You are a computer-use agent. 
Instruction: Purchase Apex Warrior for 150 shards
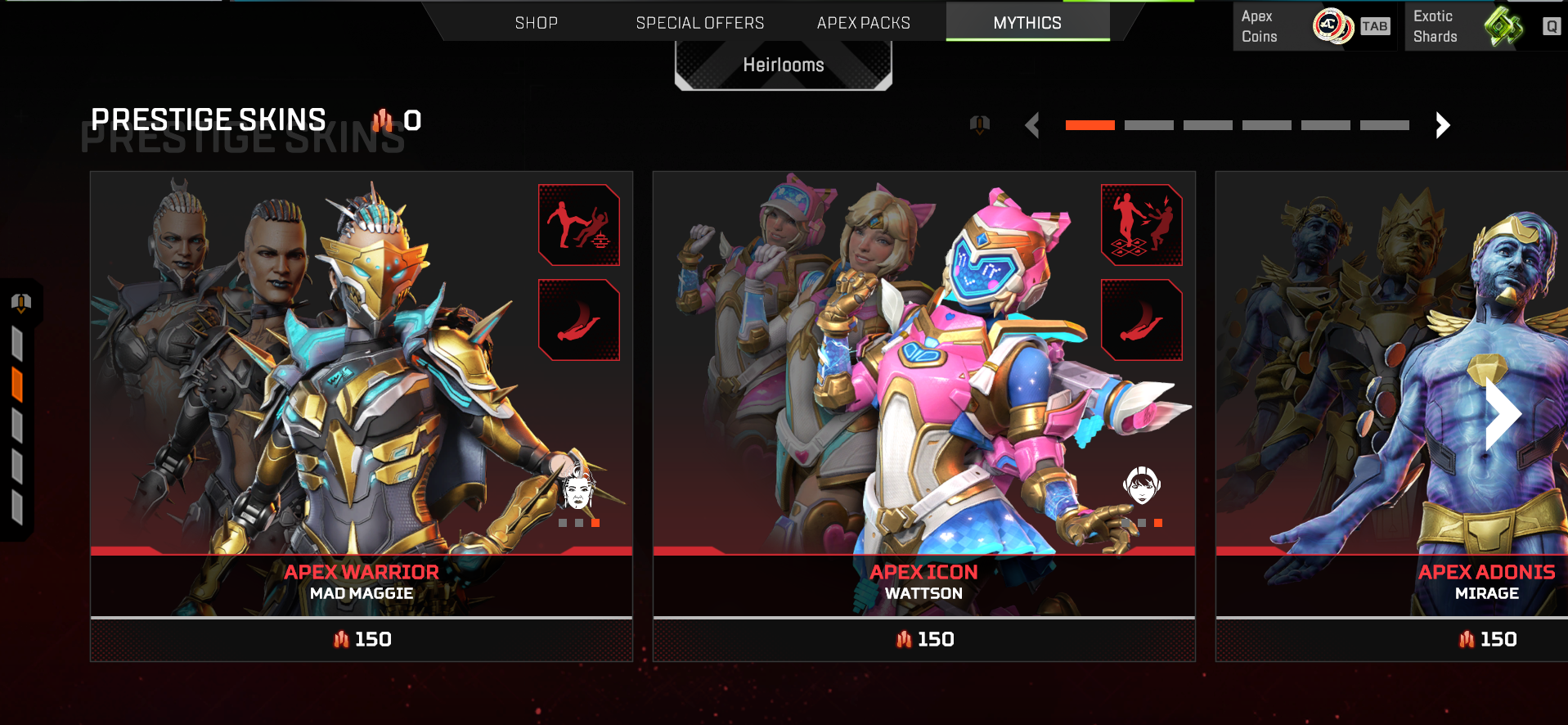point(361,639)
